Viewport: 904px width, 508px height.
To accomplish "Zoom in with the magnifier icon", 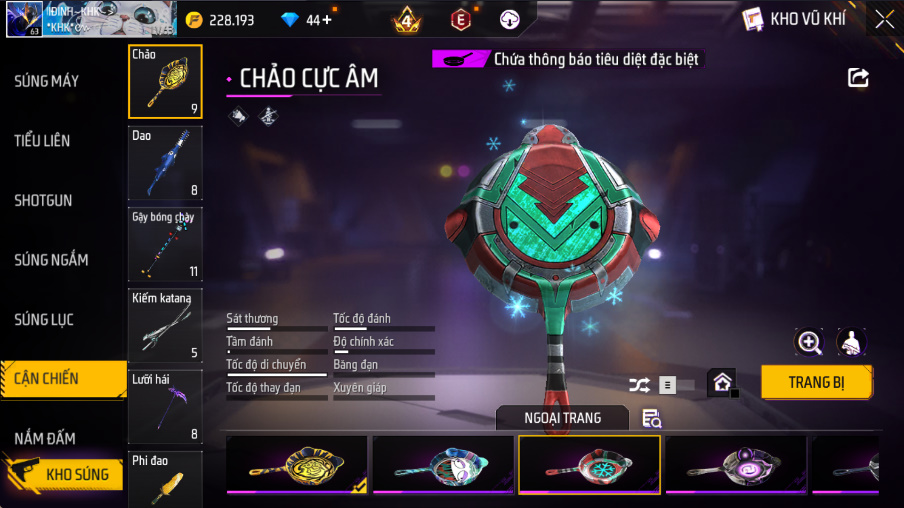I will tap(809, 343).
